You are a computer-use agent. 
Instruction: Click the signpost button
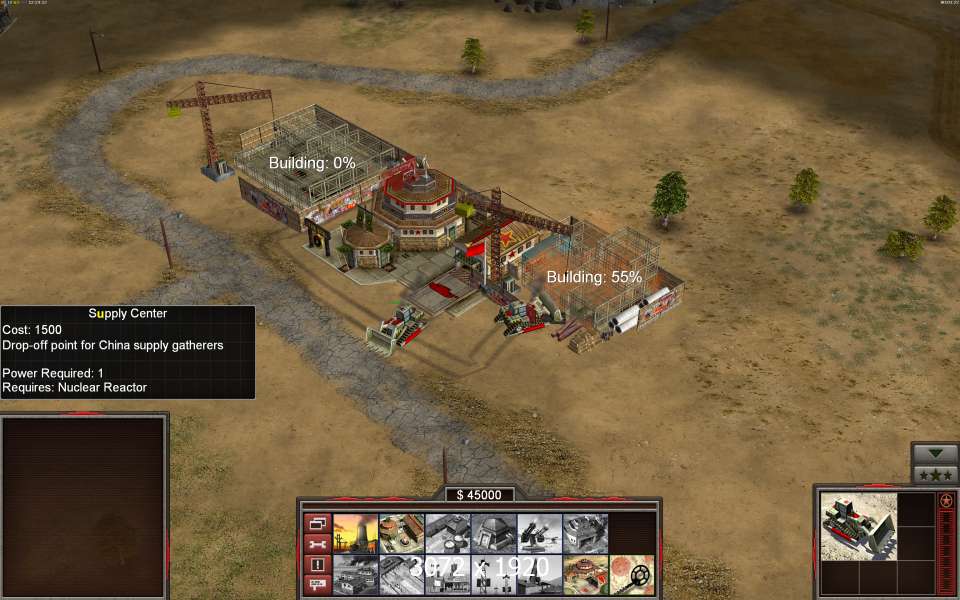tap(317, 584)
